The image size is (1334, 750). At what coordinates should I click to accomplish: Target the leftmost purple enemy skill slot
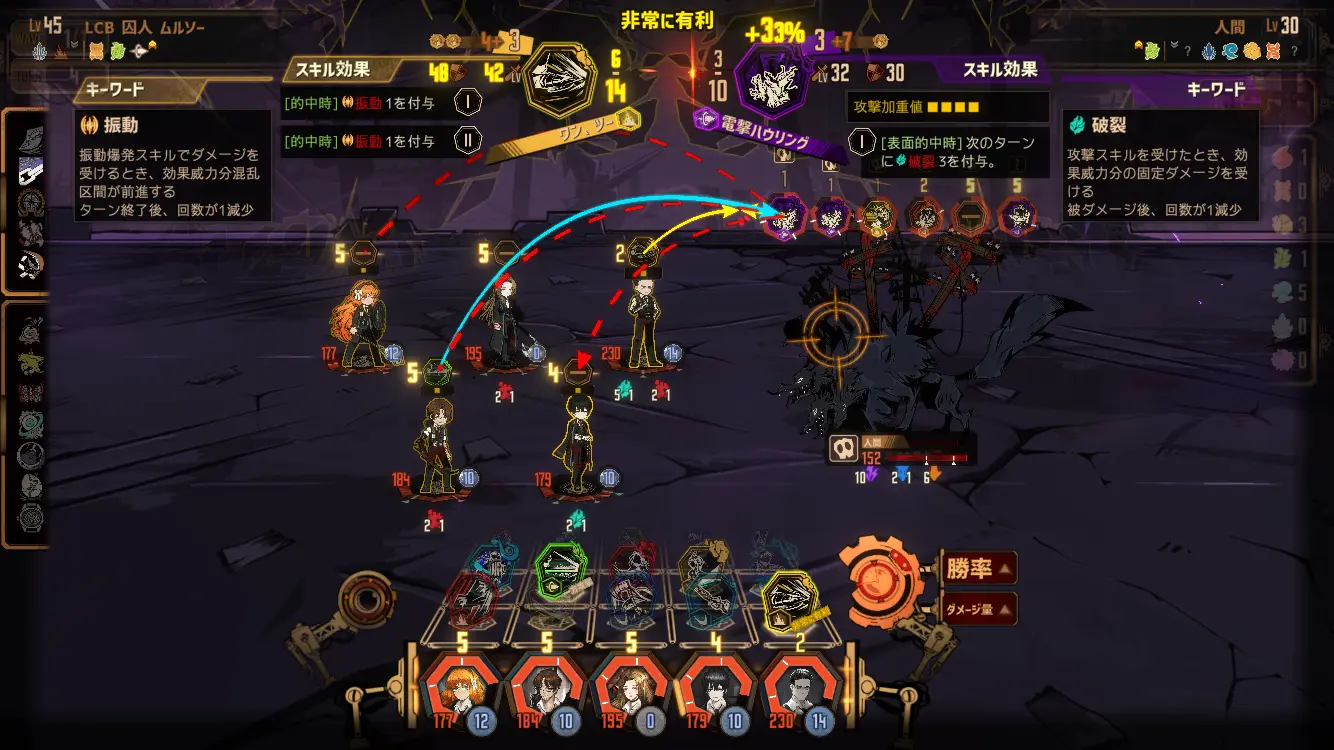click(x=785, y=215)
